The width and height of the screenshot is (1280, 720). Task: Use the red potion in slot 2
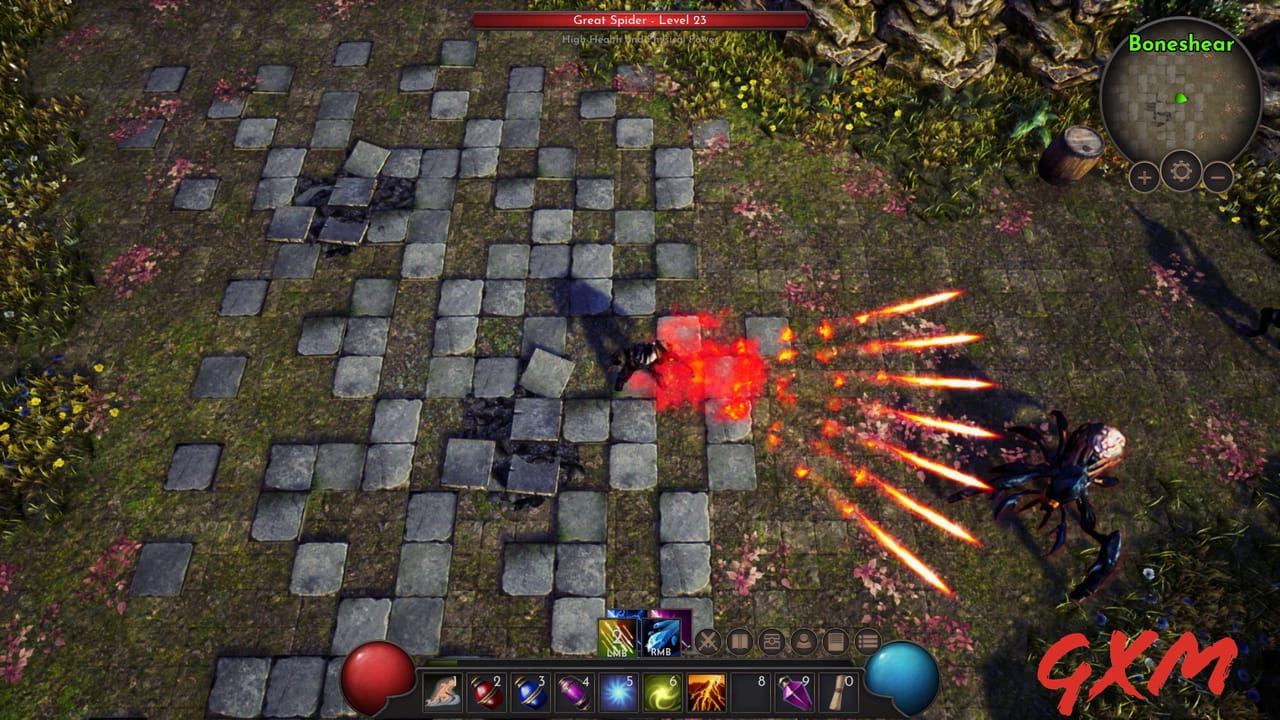[486, 691]
